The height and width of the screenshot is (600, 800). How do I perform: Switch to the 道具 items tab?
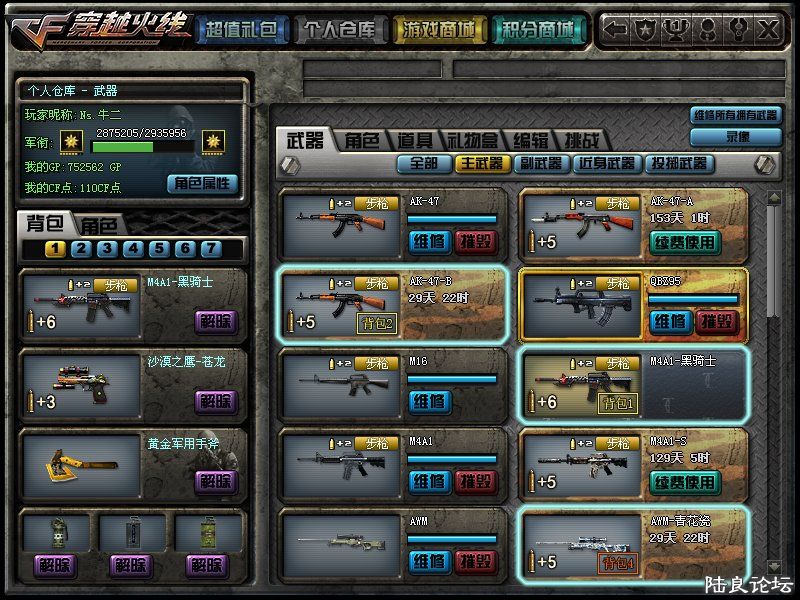[414, 141]
